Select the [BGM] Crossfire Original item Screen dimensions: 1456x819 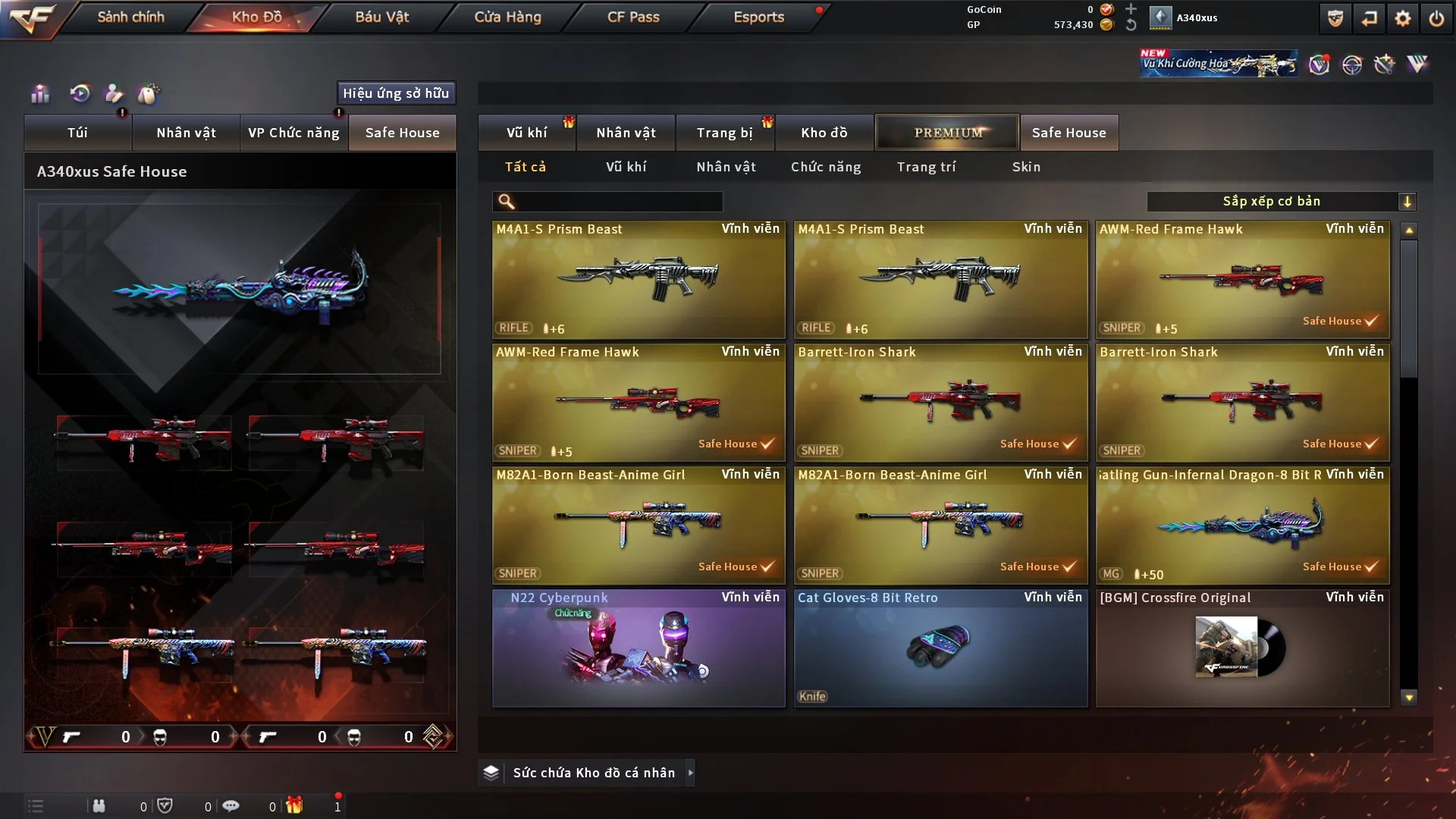(x=1242, y=648)
